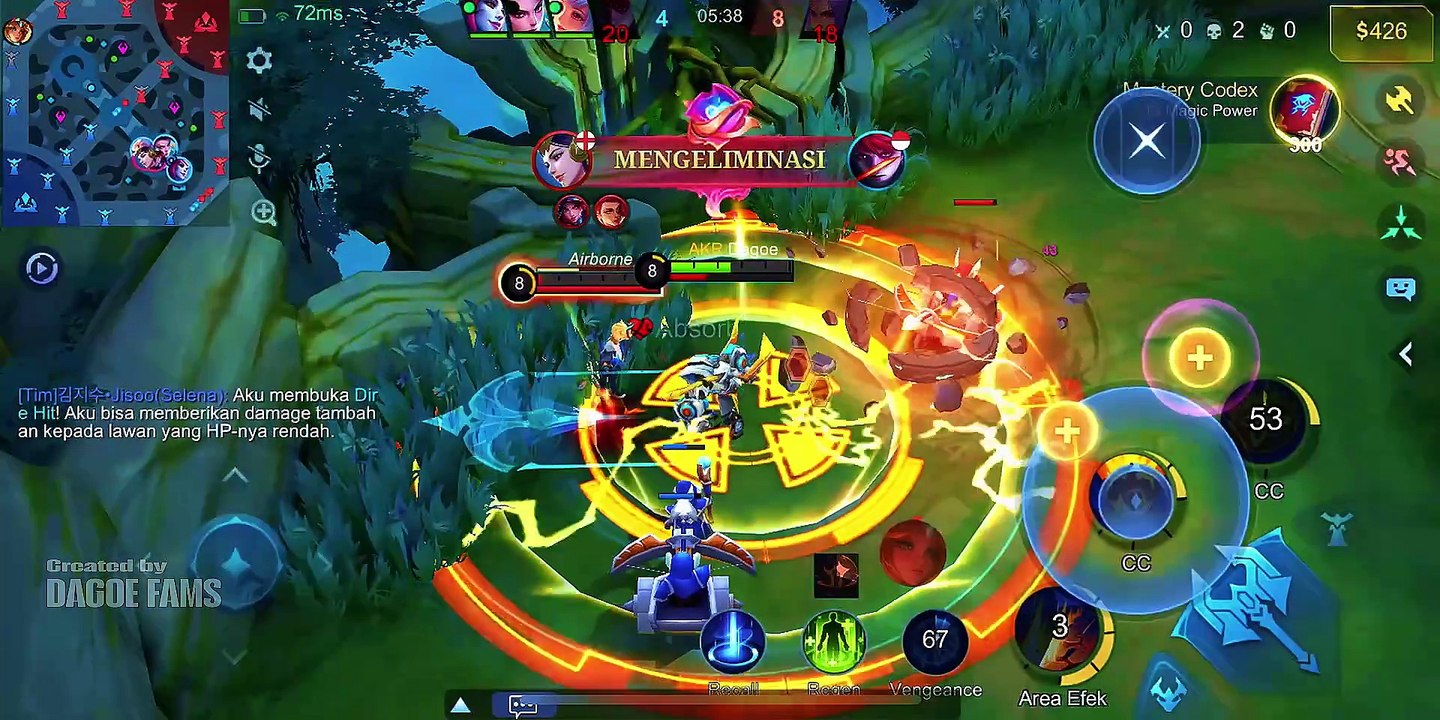This screenshot has height=720, width=1440.
Task: Collapse the side panel arrow
Action: [x=1405, y=353]
